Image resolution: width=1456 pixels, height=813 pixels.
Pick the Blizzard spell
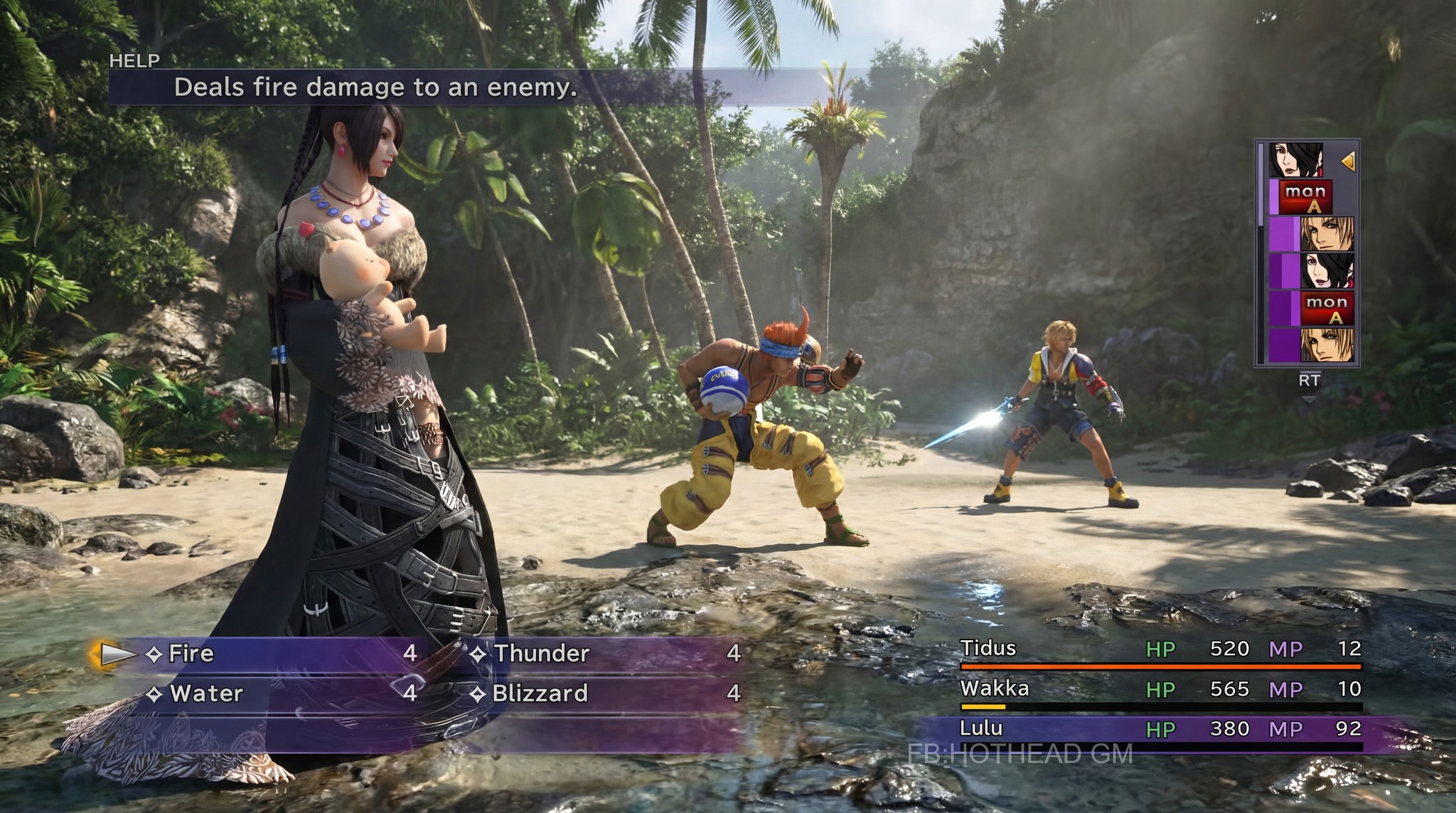click(540, 694)
